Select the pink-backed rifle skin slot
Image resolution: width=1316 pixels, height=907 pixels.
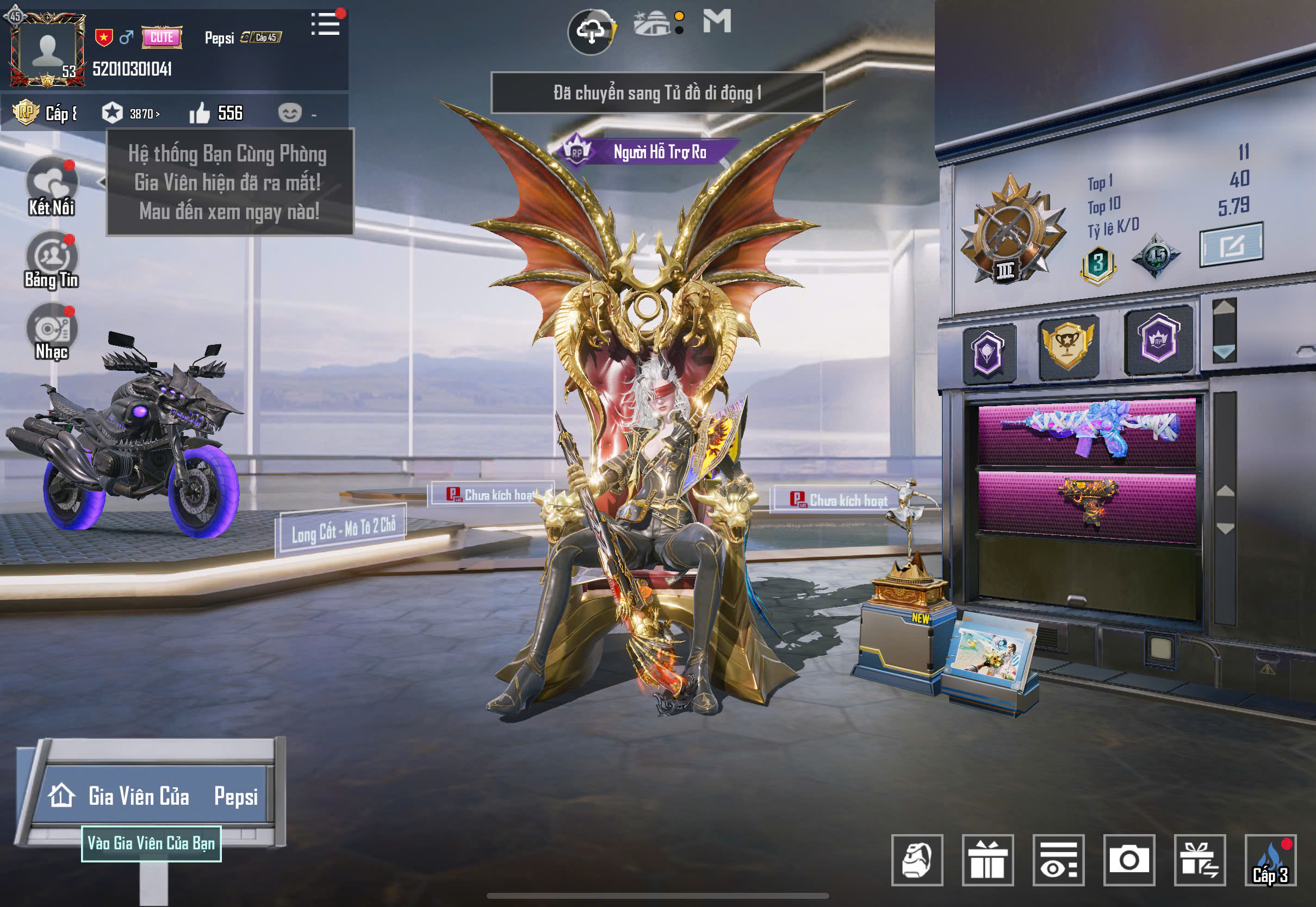coord(1087,432)
